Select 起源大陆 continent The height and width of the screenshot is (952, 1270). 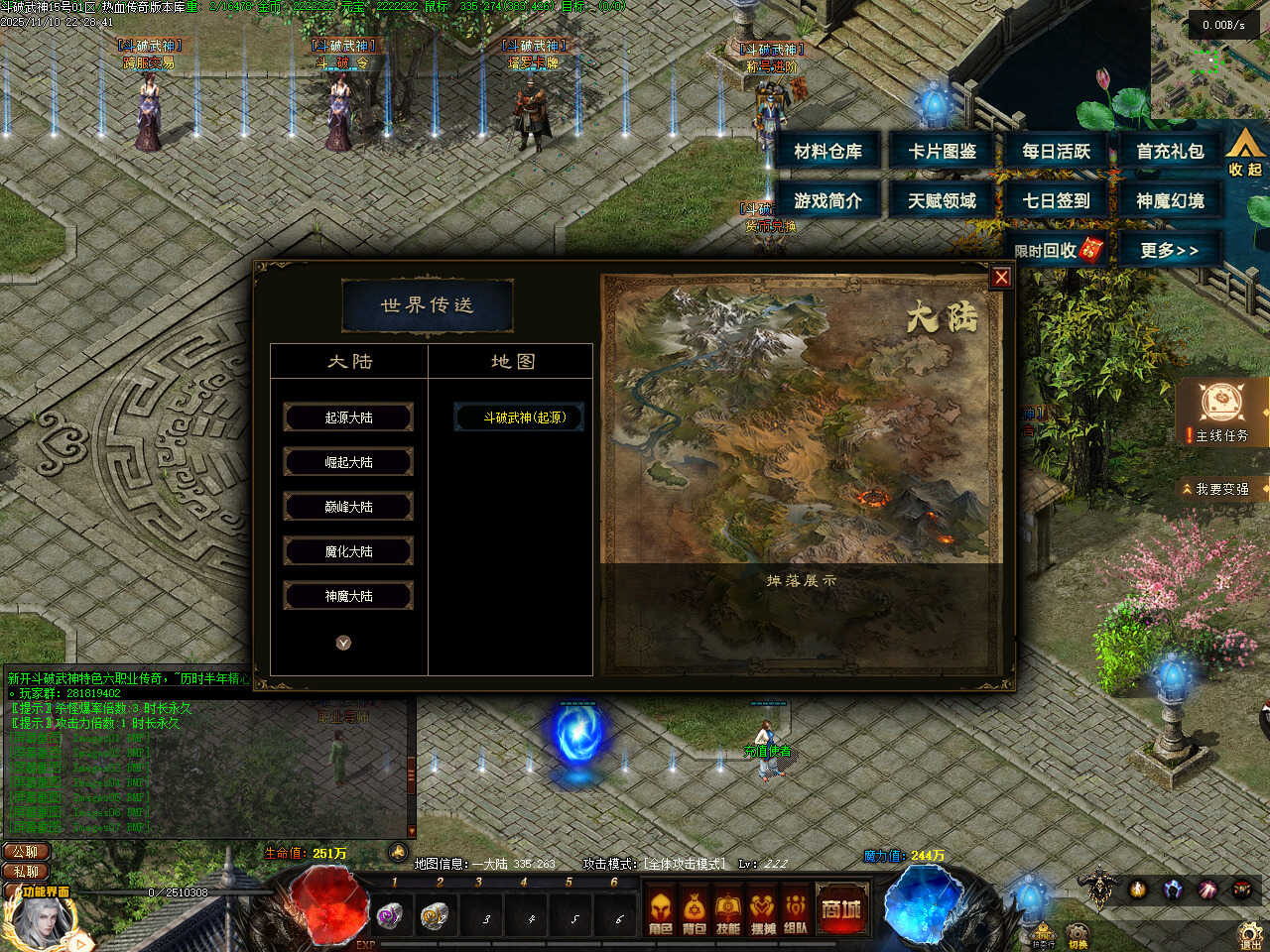coord(348,417)
